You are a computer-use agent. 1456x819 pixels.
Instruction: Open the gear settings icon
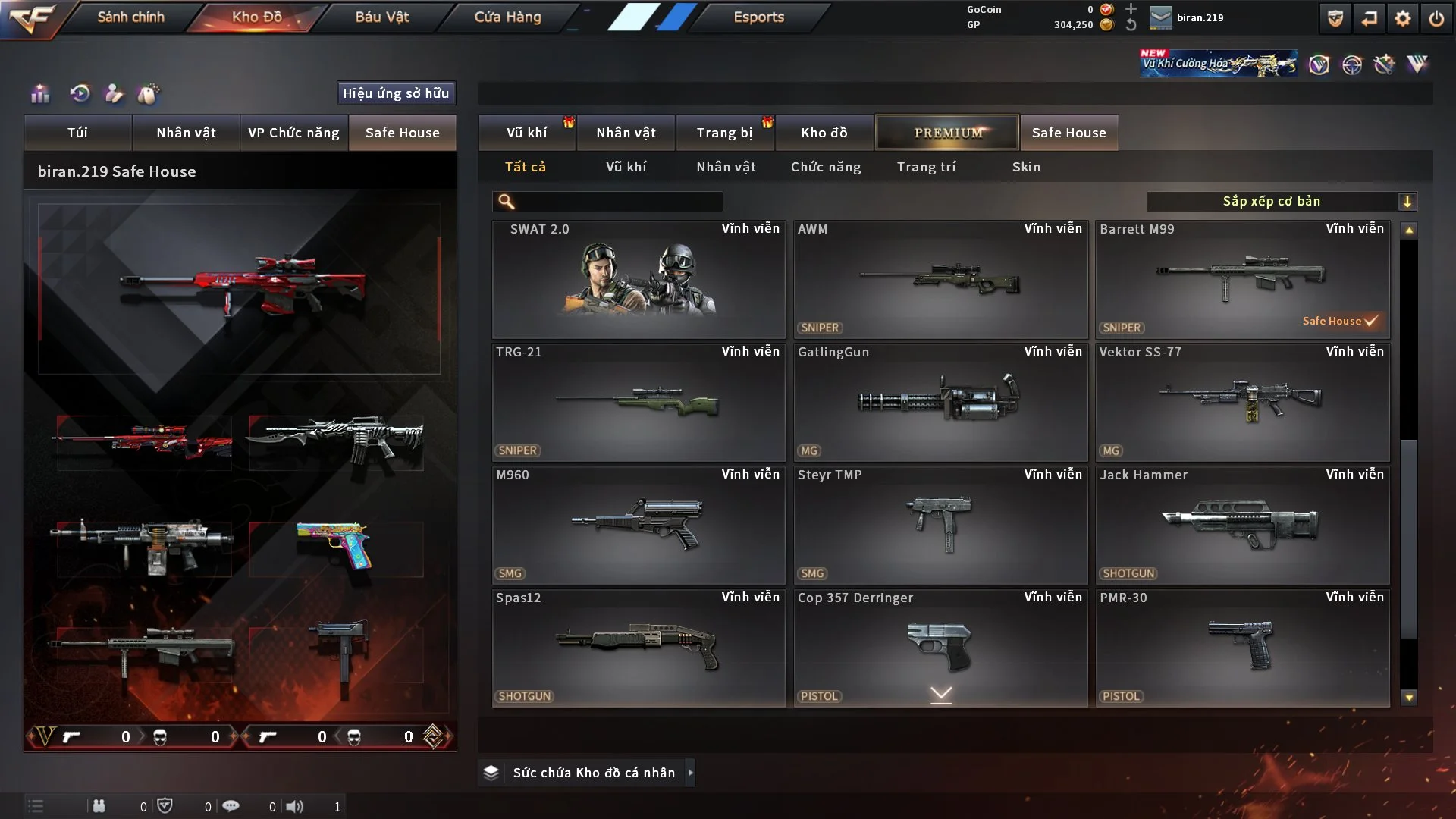(x=1403, y=18)
